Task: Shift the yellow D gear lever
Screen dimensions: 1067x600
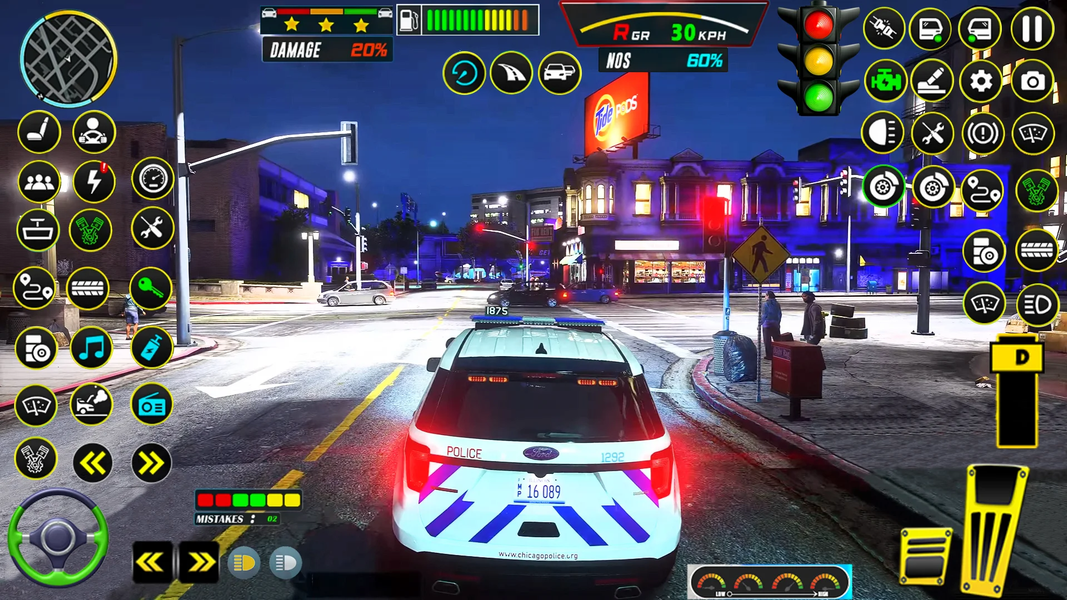Action: (1018, 390)
